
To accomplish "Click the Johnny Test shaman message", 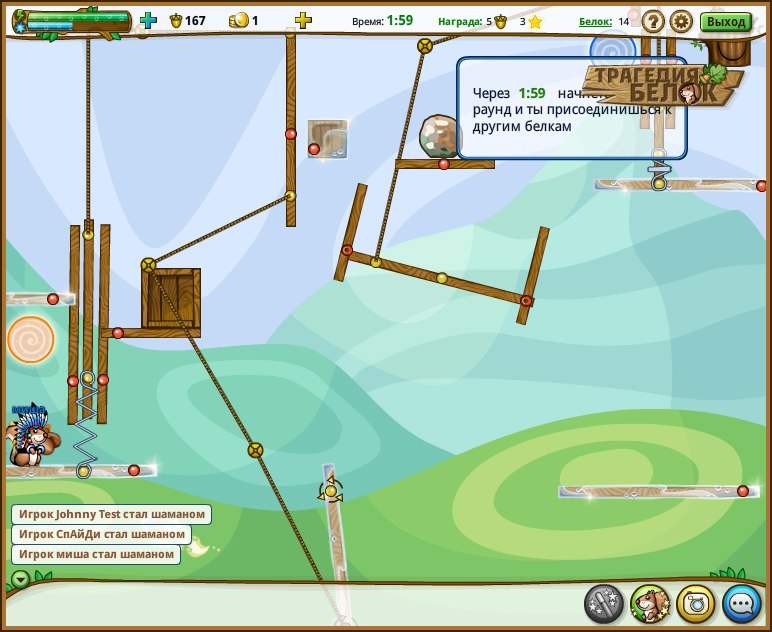I will coord(111,514).
